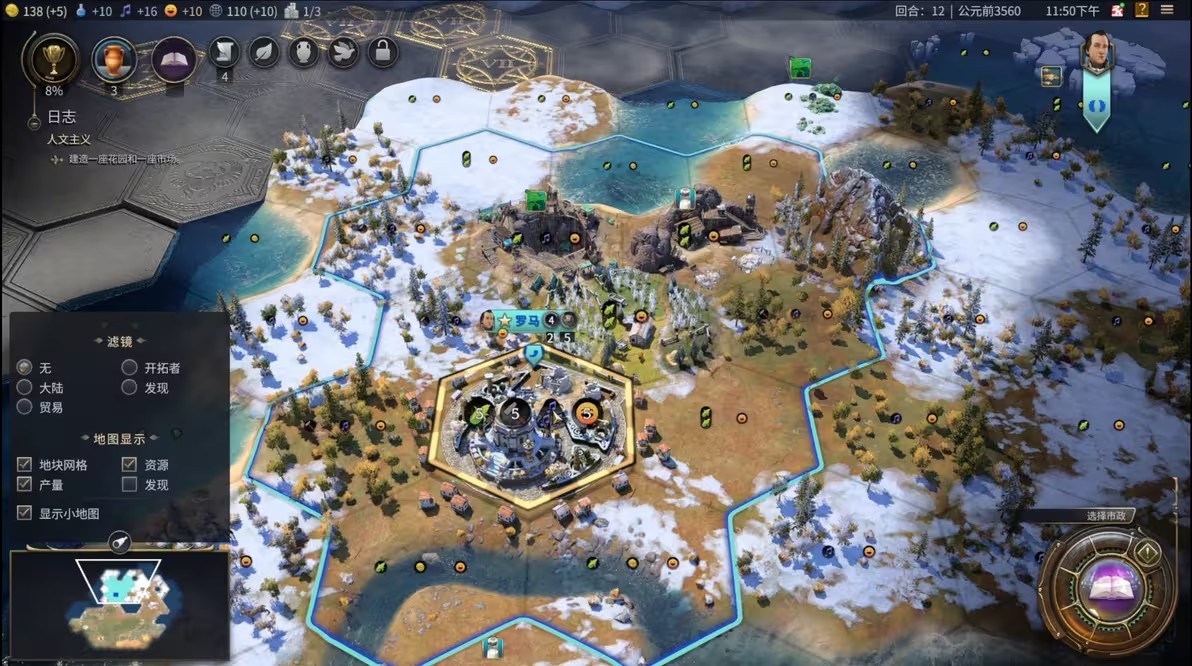This screenshot has height=666, width=1192.
Task: Open the dove icon panel
Action: coord(343,52)
